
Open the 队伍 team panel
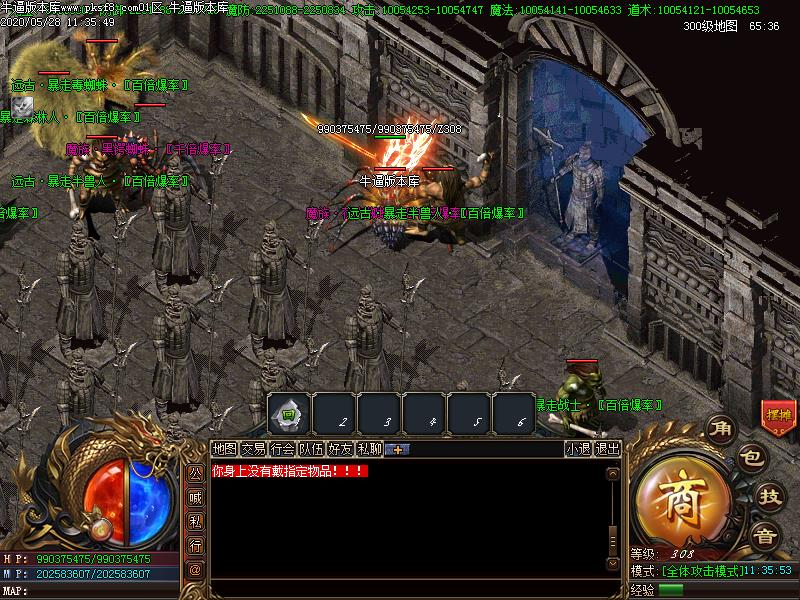311,449
